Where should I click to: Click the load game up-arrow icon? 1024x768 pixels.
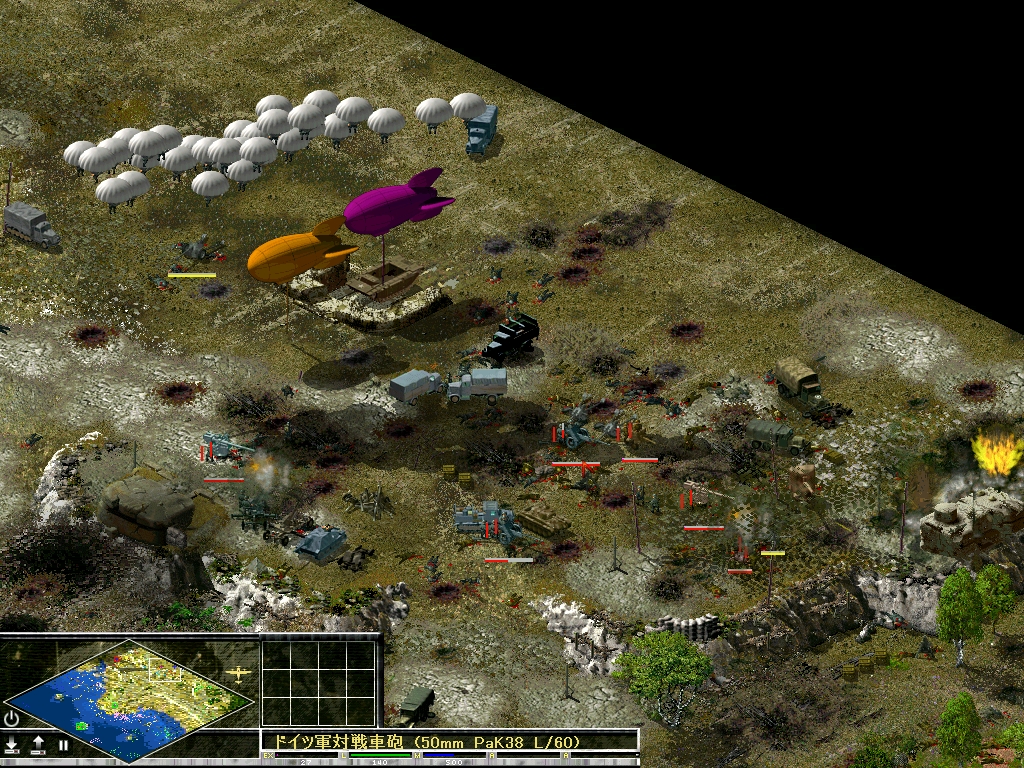[x=38, y=745]
